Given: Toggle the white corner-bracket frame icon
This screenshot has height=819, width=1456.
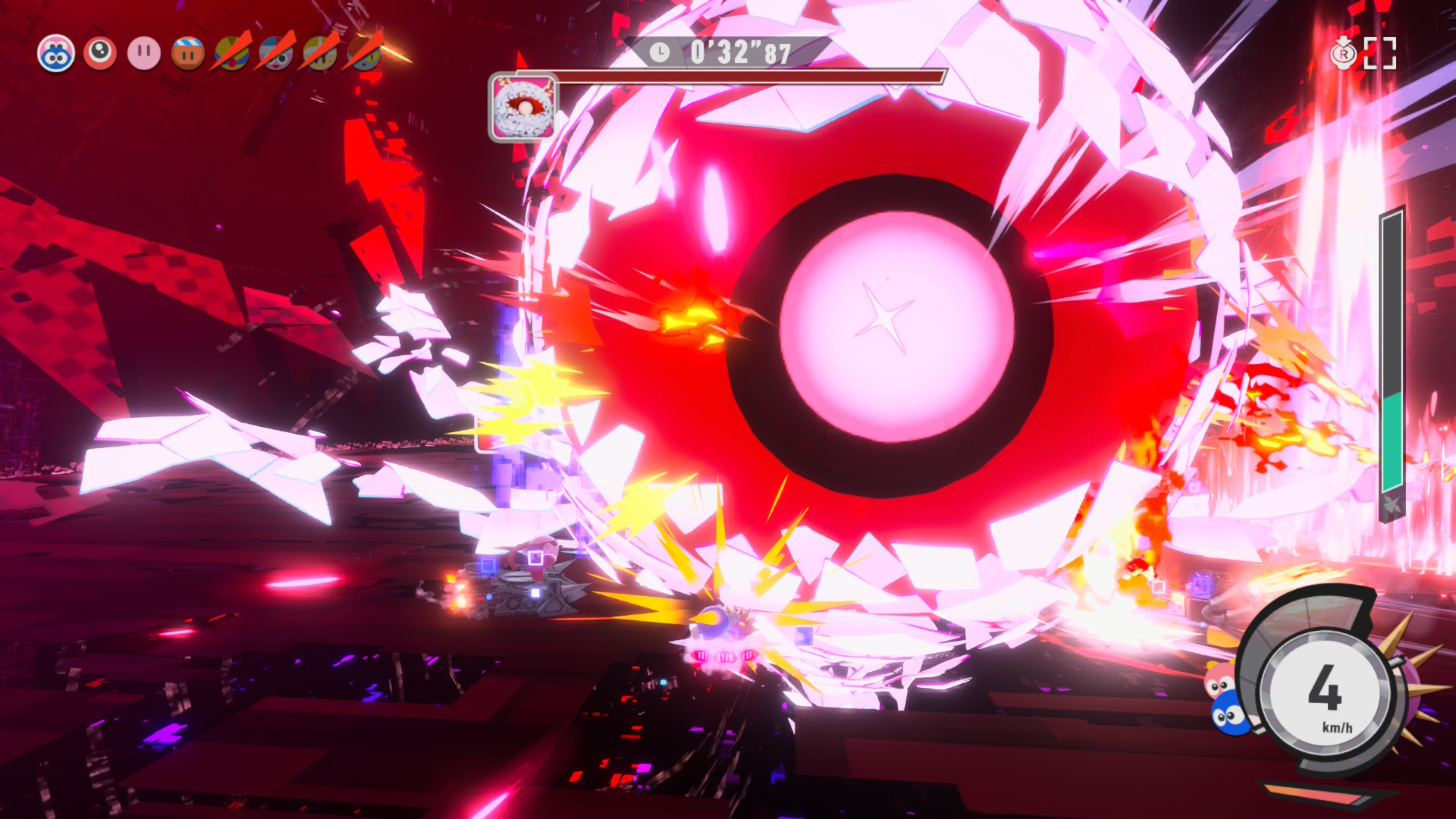Looking at the screenshot, I should [1379, 54].
